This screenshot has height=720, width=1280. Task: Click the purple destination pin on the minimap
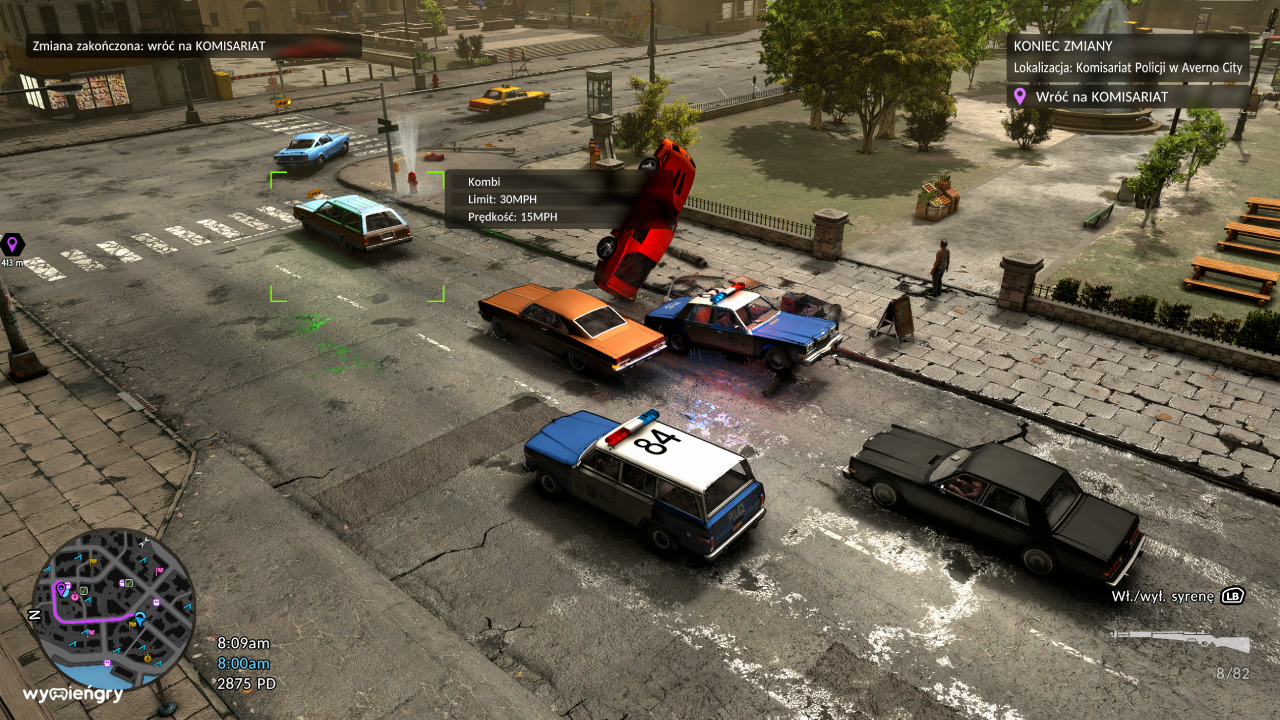pos(61,589)
